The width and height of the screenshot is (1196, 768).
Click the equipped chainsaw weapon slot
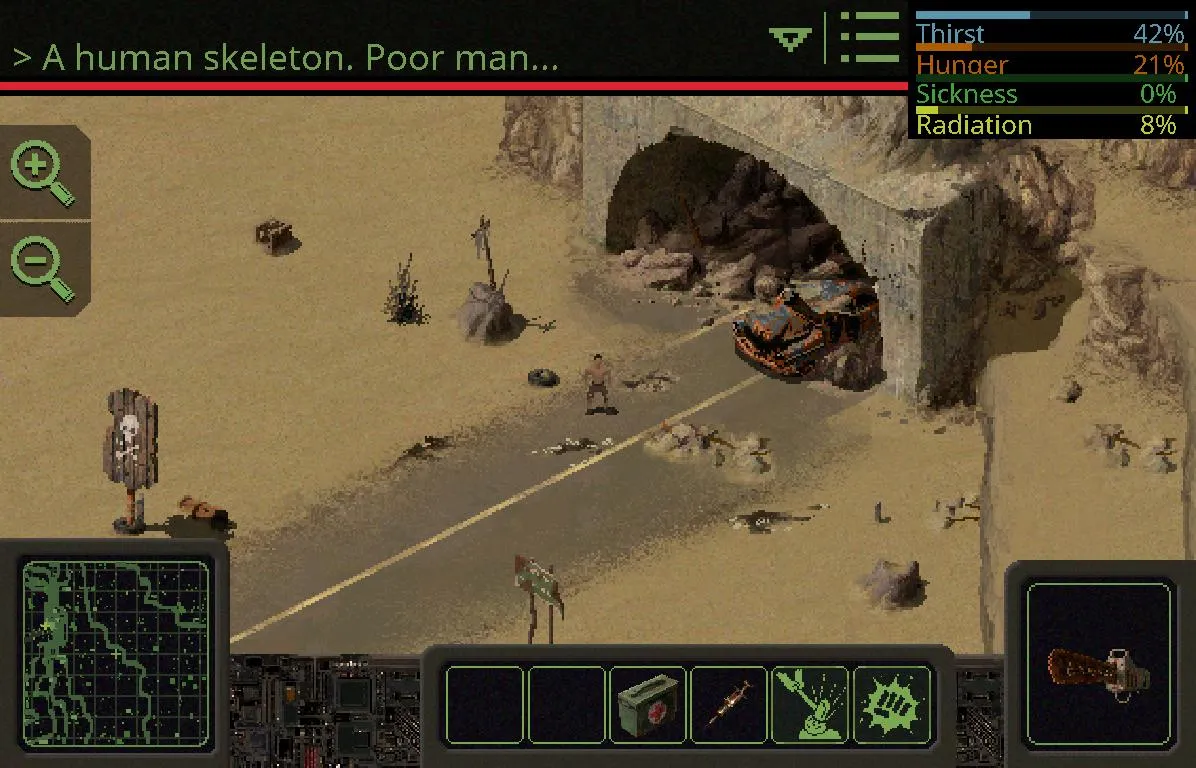coord(1098,664)
